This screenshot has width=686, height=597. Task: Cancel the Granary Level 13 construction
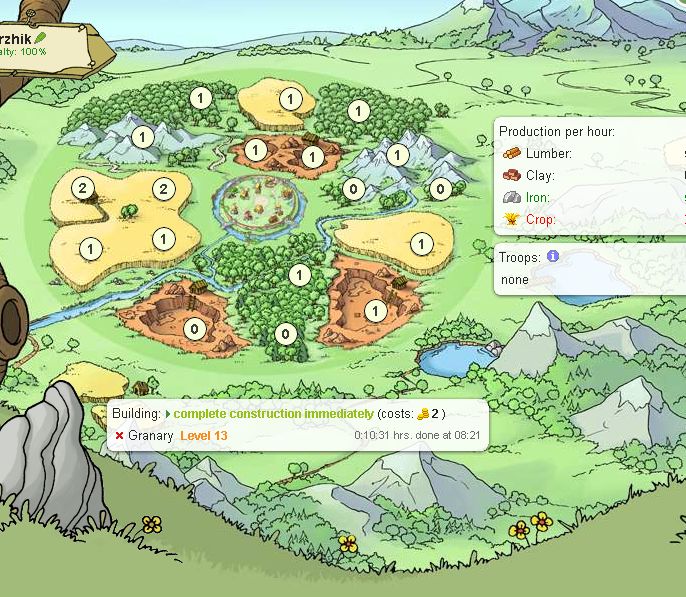pos(119,436)
